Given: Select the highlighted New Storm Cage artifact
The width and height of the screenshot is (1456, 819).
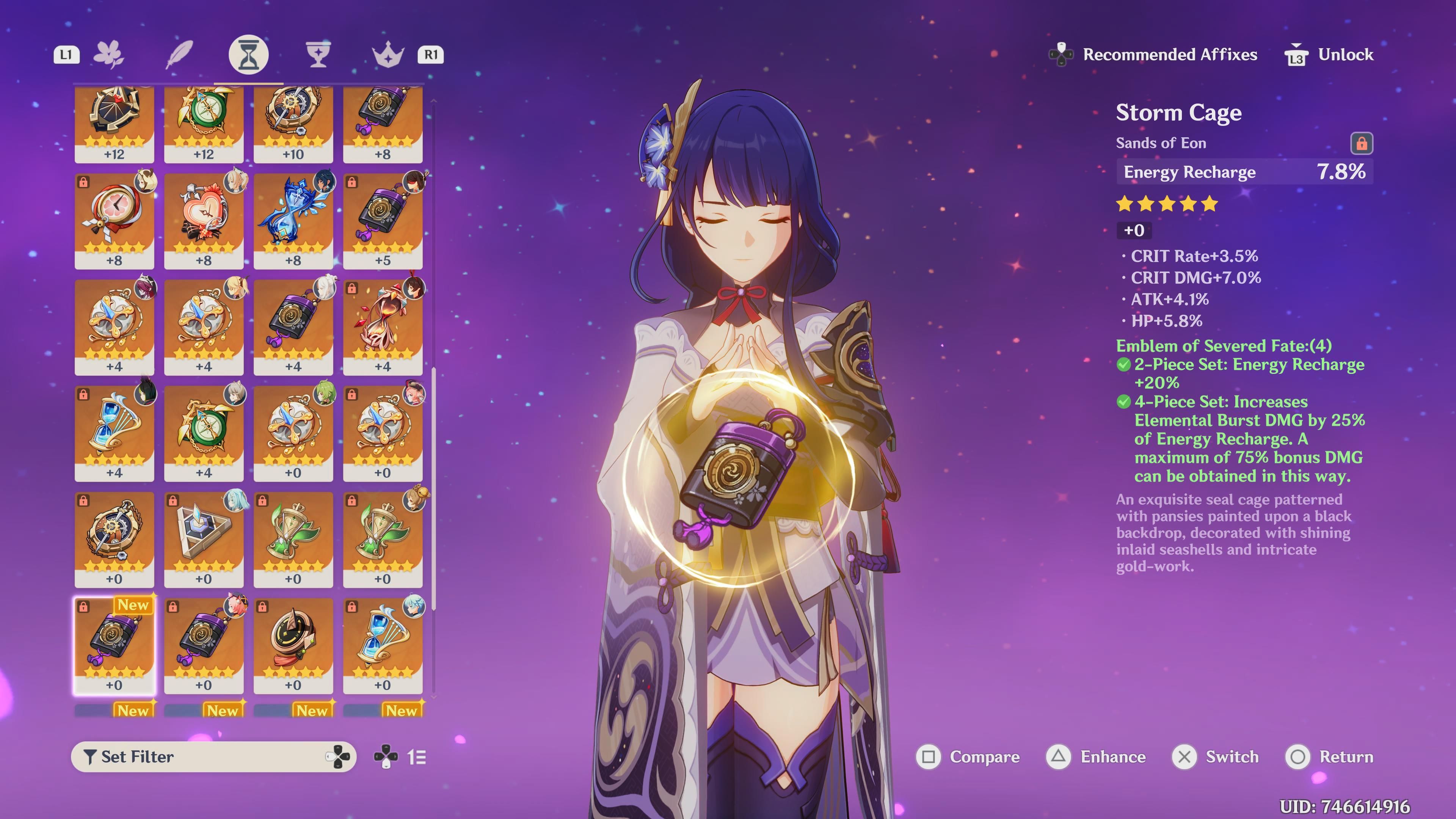Looking at the screenshot, I should pos(114,645).
